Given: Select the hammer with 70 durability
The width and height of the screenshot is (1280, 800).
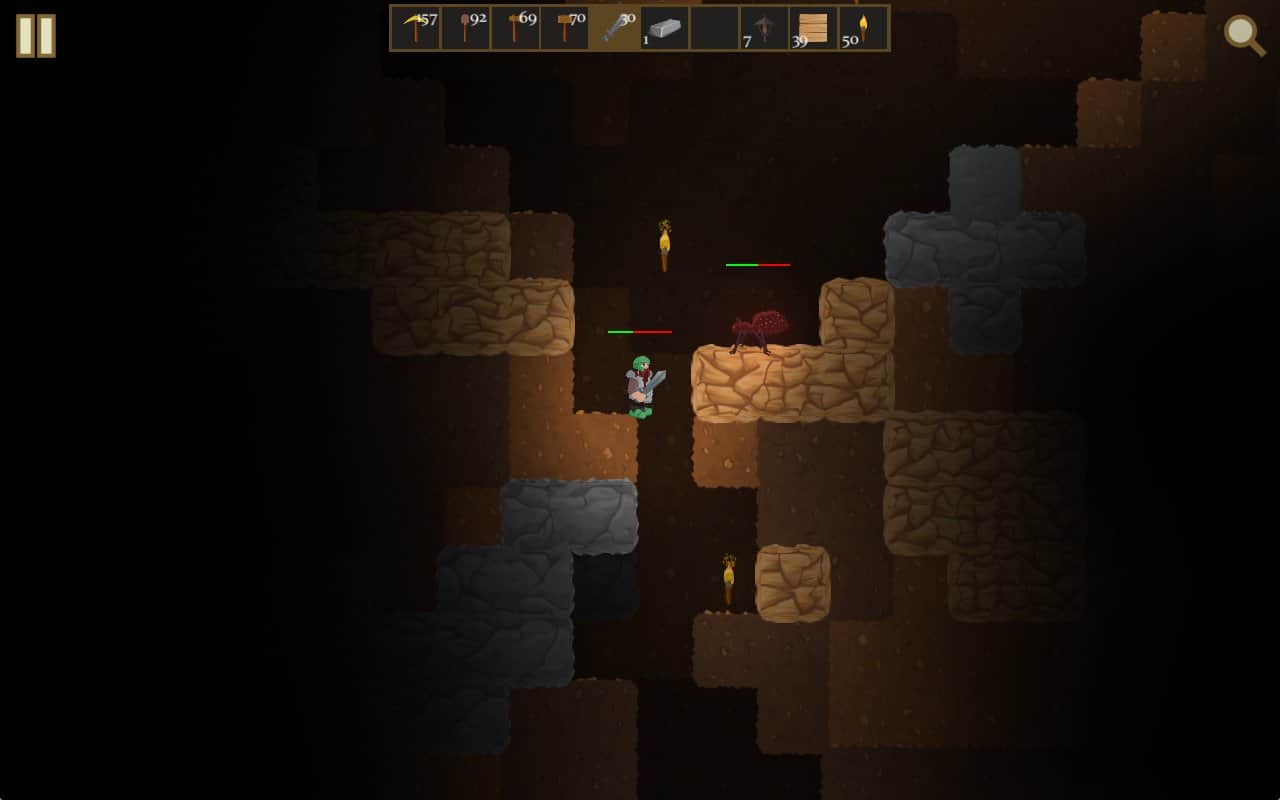Looking at the screenshot, I should pos(565,28).
